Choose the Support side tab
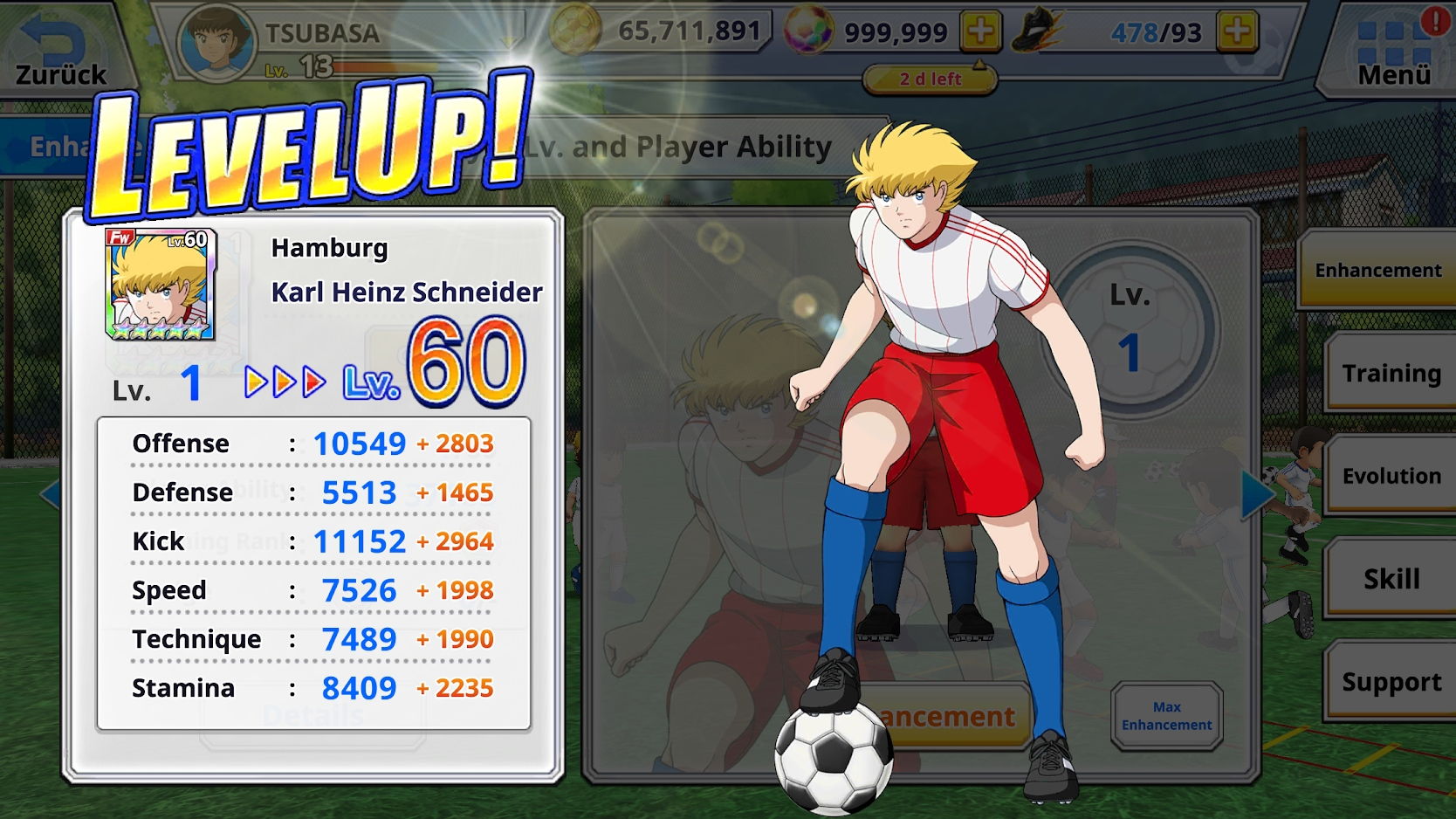The image size is (1456, 819). [1391, 682]
